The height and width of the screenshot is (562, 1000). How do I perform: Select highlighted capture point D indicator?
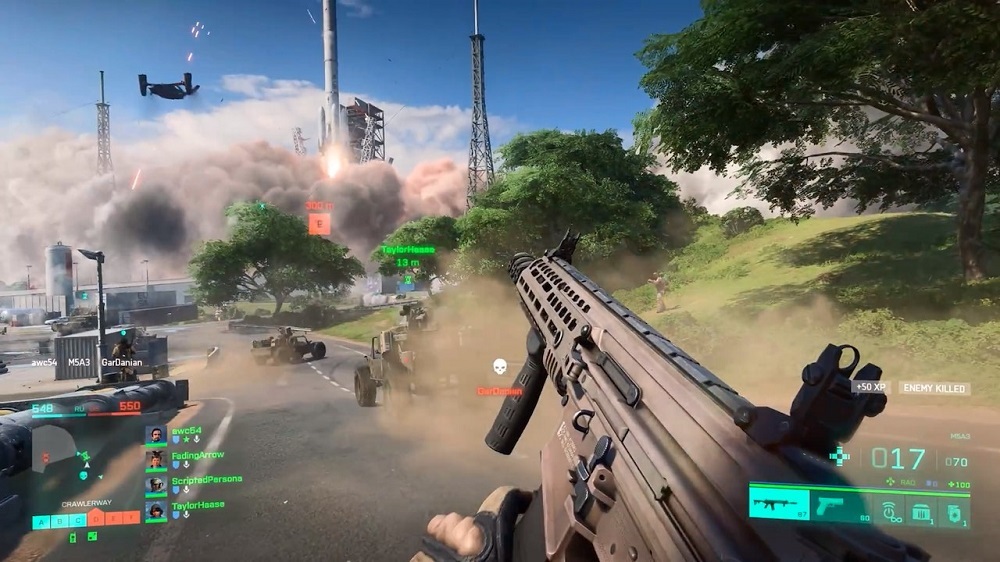(x=95, y=519)
